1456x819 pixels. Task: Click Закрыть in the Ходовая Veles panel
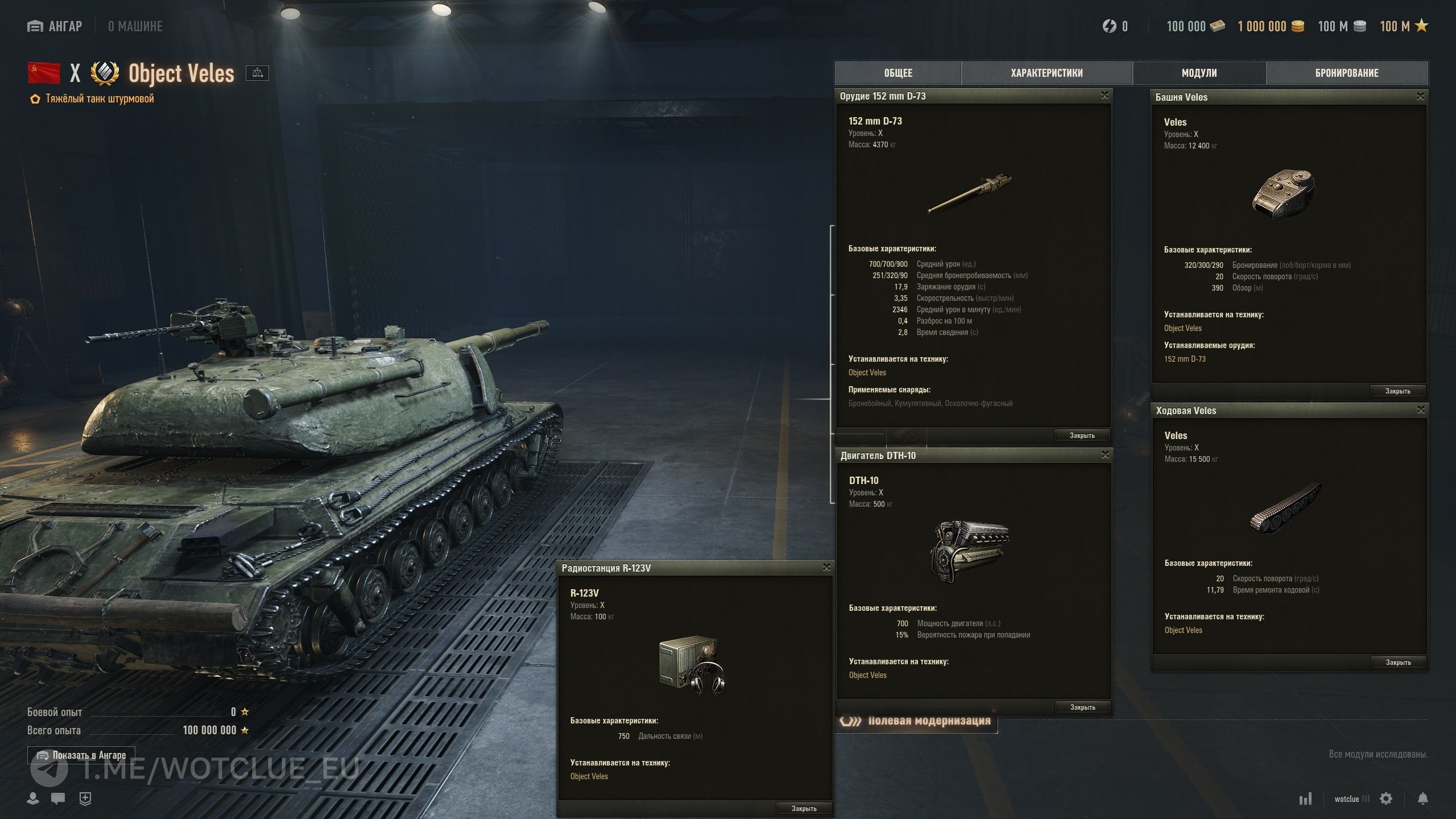pos(1398,662)
